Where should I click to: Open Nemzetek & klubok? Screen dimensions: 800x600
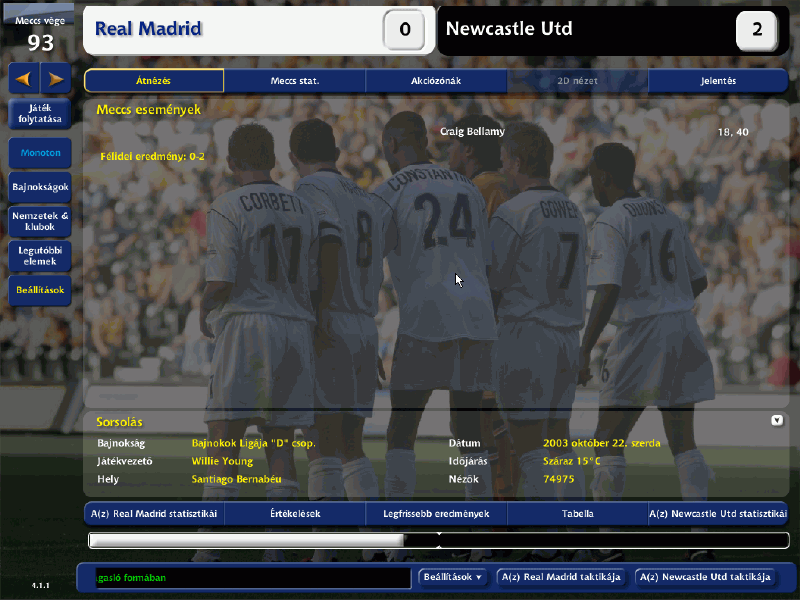[x=40, y=221]
